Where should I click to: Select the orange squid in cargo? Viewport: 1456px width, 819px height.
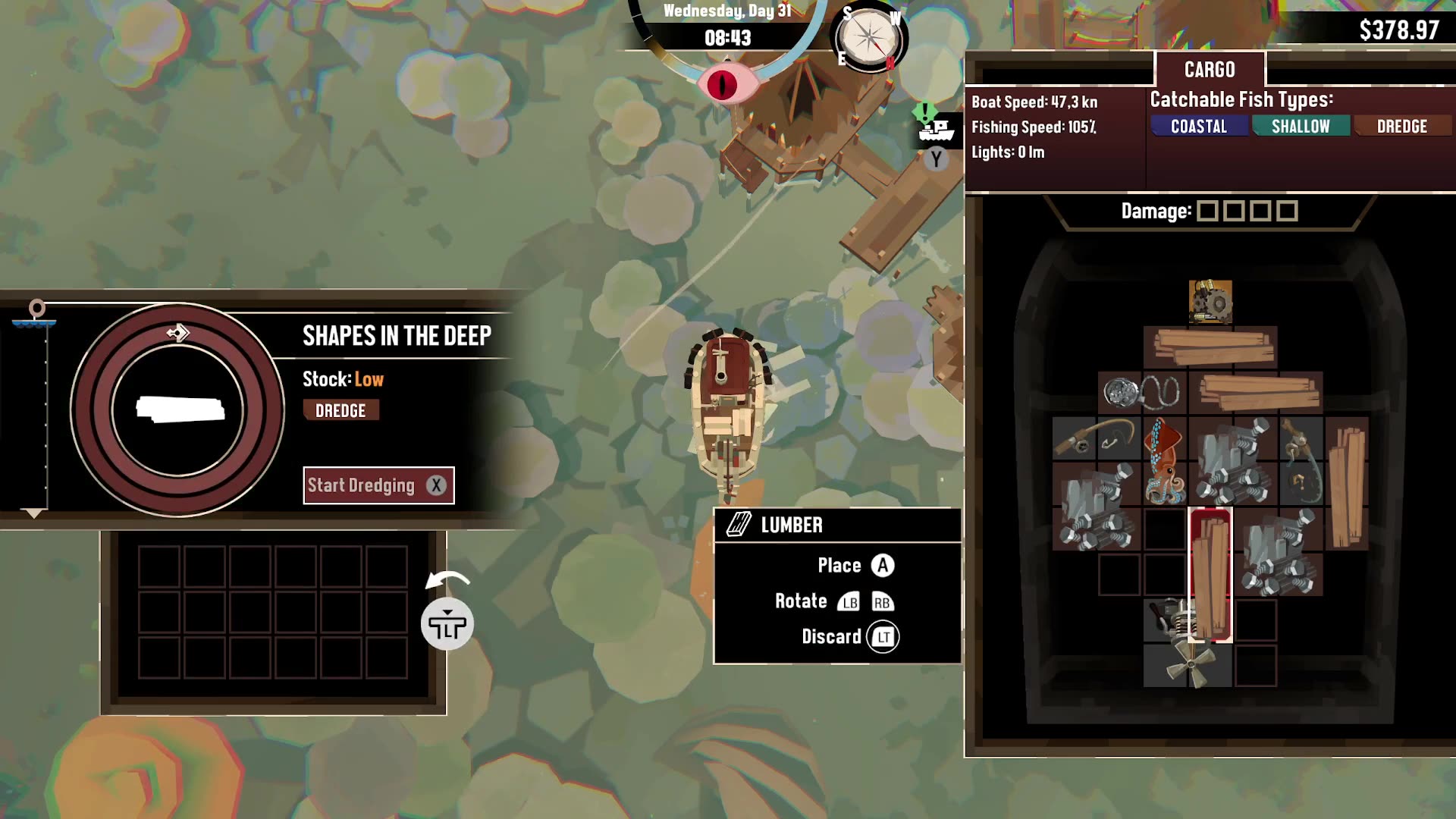[1165, 461]
